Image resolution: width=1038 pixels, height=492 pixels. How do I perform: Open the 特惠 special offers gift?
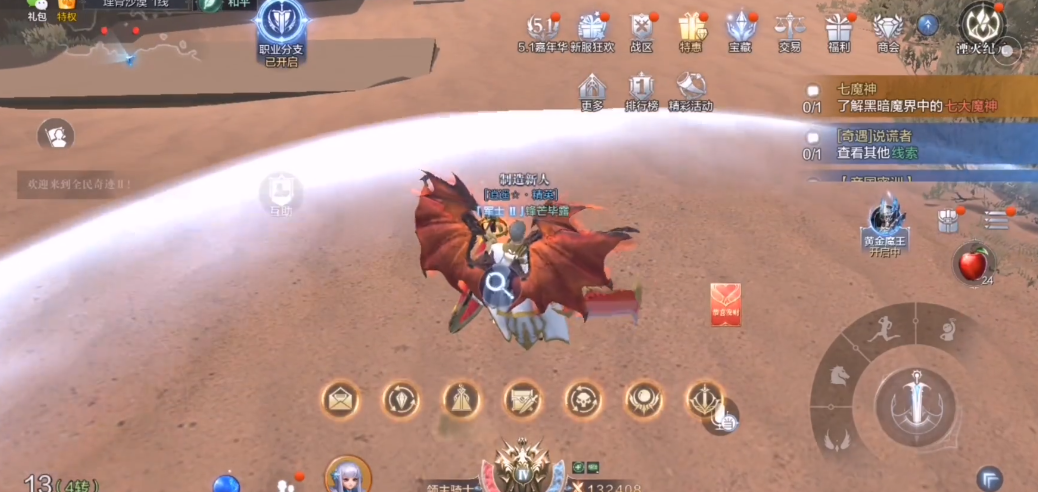click(691, 28)
